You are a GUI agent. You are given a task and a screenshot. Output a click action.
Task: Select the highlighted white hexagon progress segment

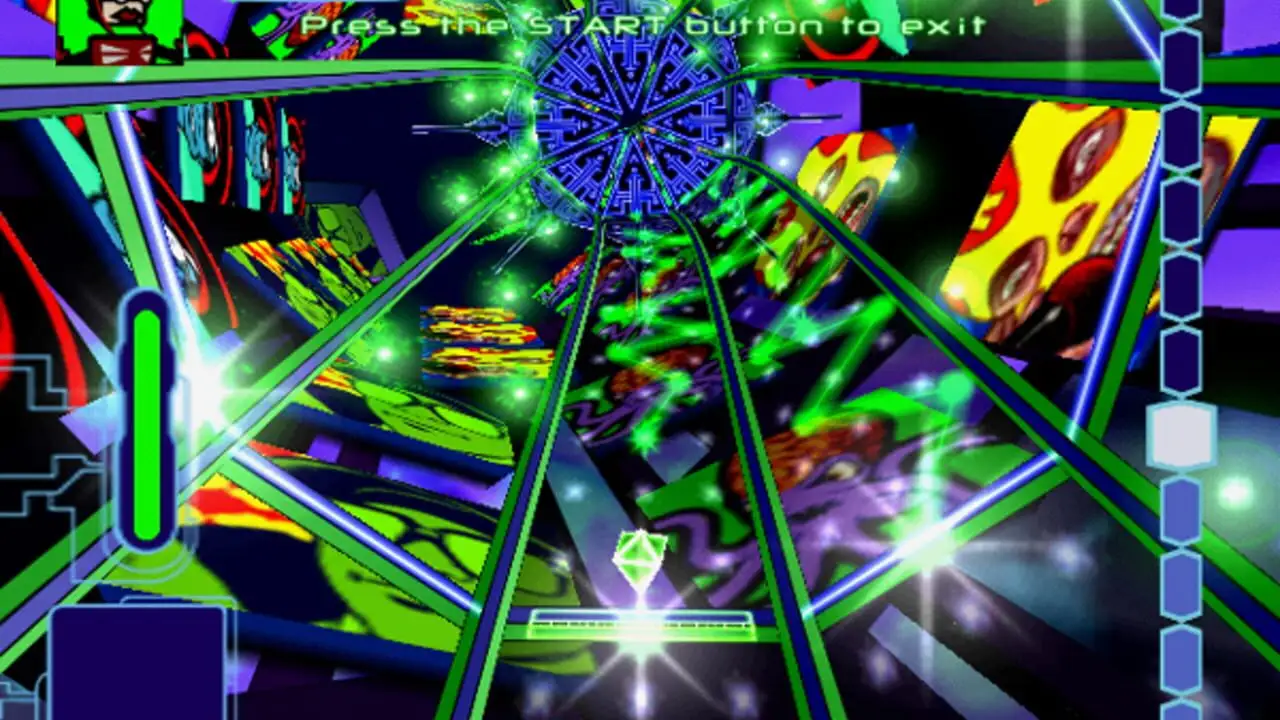(x=1181, y=436)
